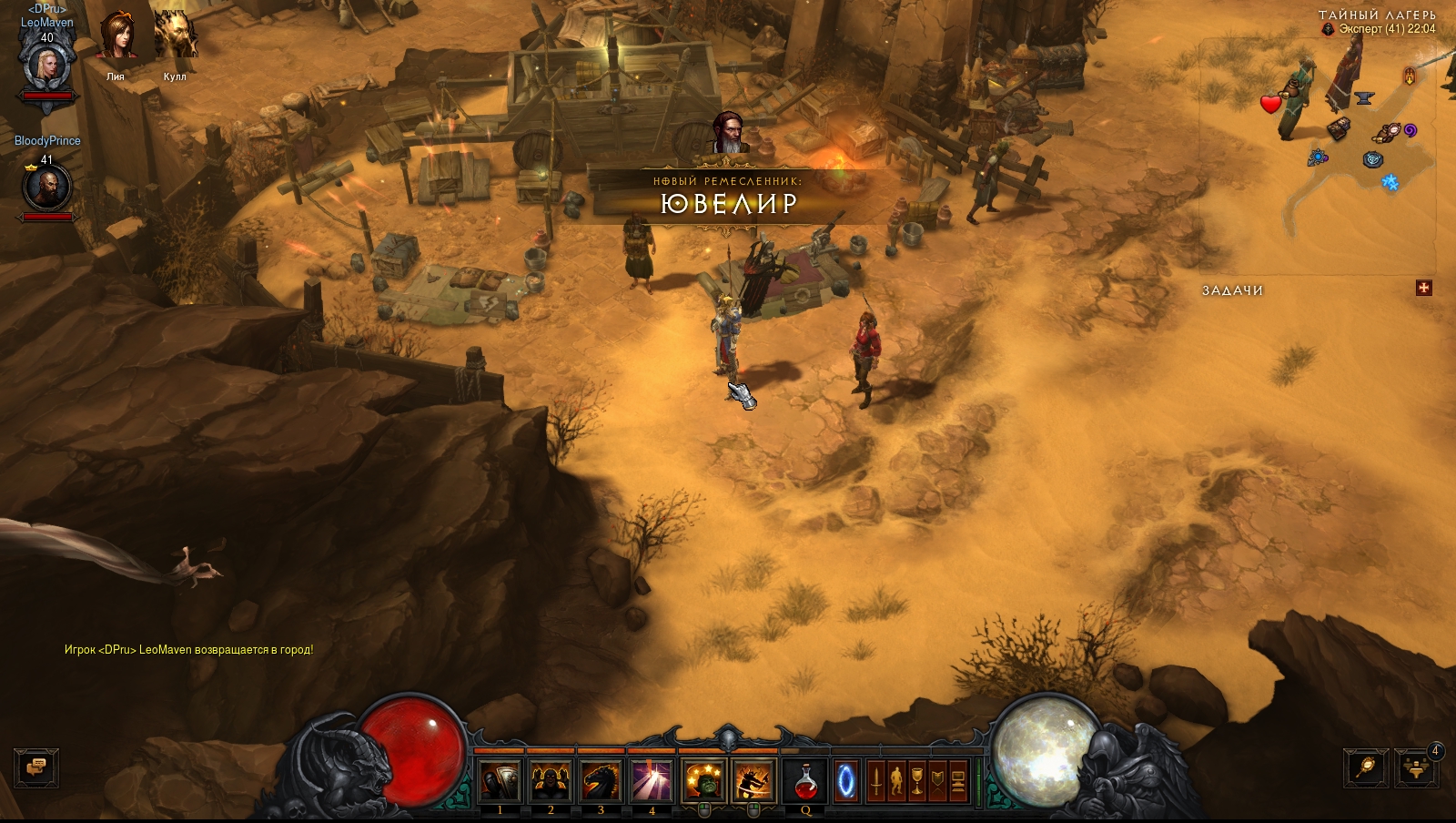Click the shield banner menu button
The height and width of the screenshot is (823, 1456).
point(938,781)
